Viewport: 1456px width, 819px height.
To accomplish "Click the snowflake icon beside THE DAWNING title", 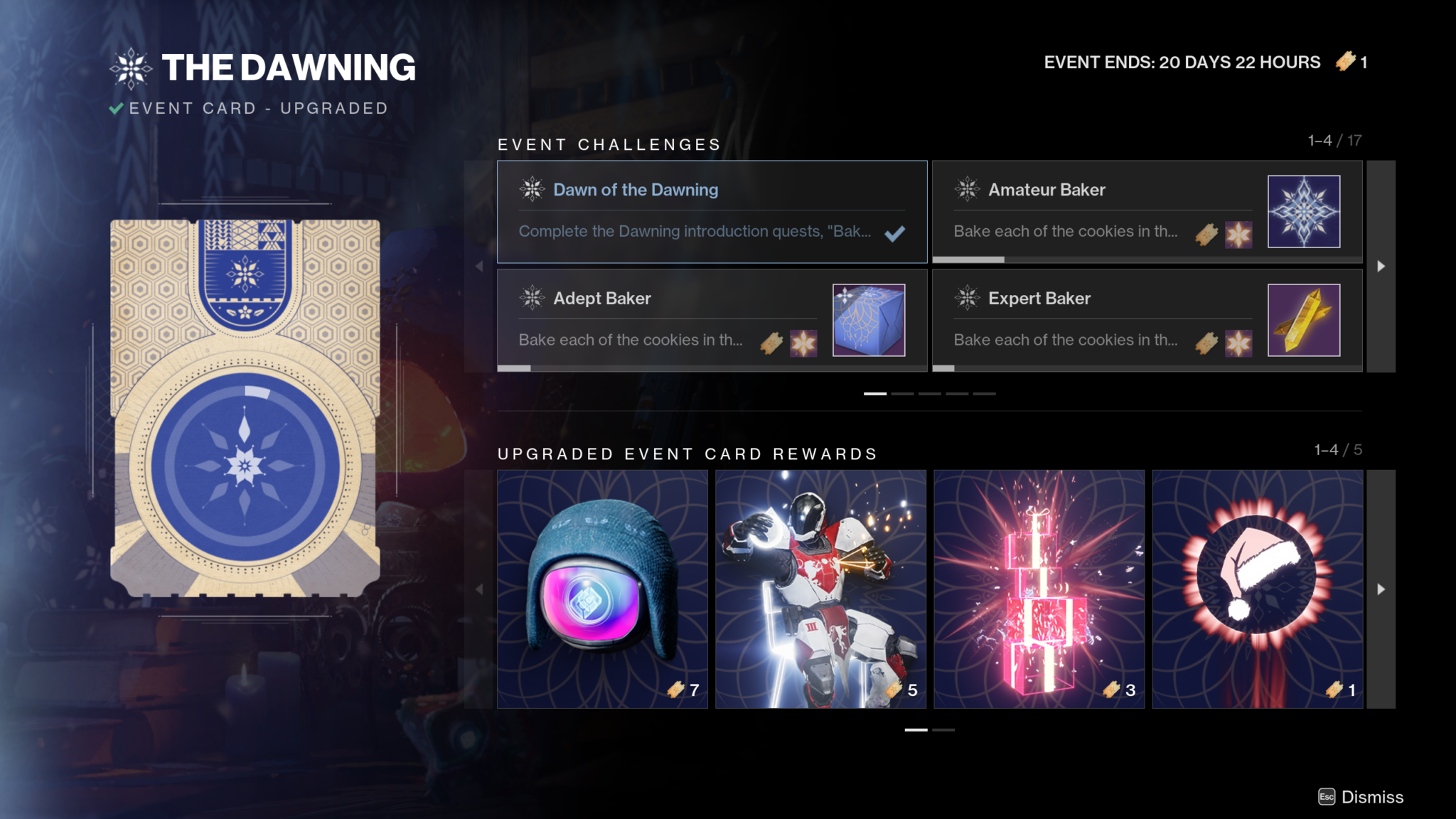I will point(131,68).
